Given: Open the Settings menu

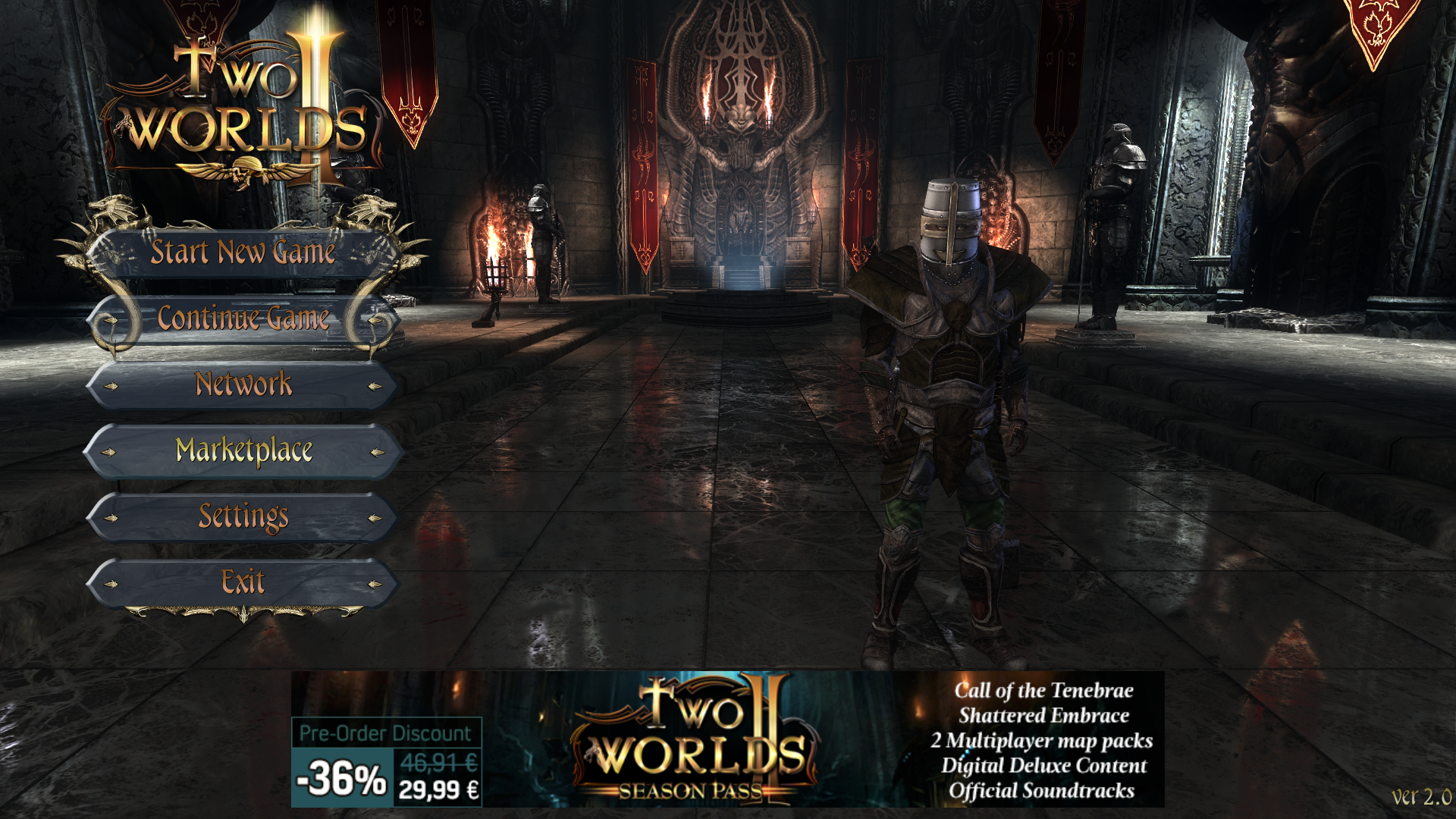Looking at the screenshot, I should pos(243,517).
